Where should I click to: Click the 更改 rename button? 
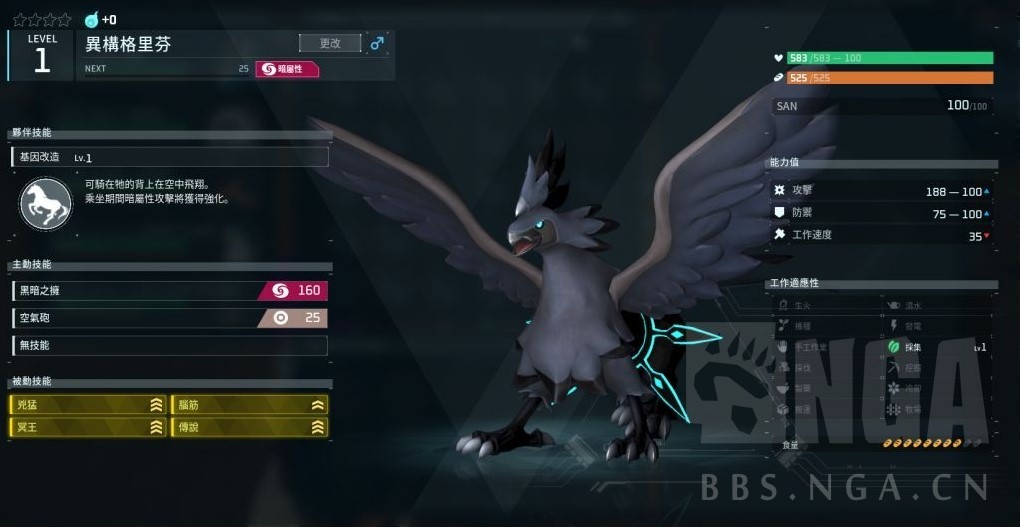click(x=330, y=43)
